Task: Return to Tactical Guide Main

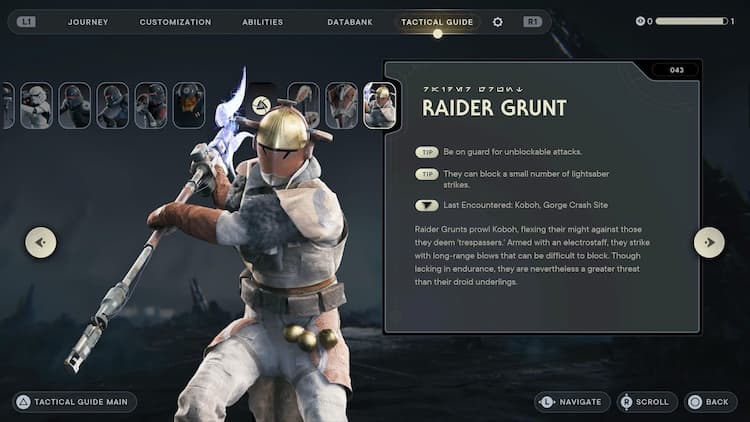Action: point(75,402)
